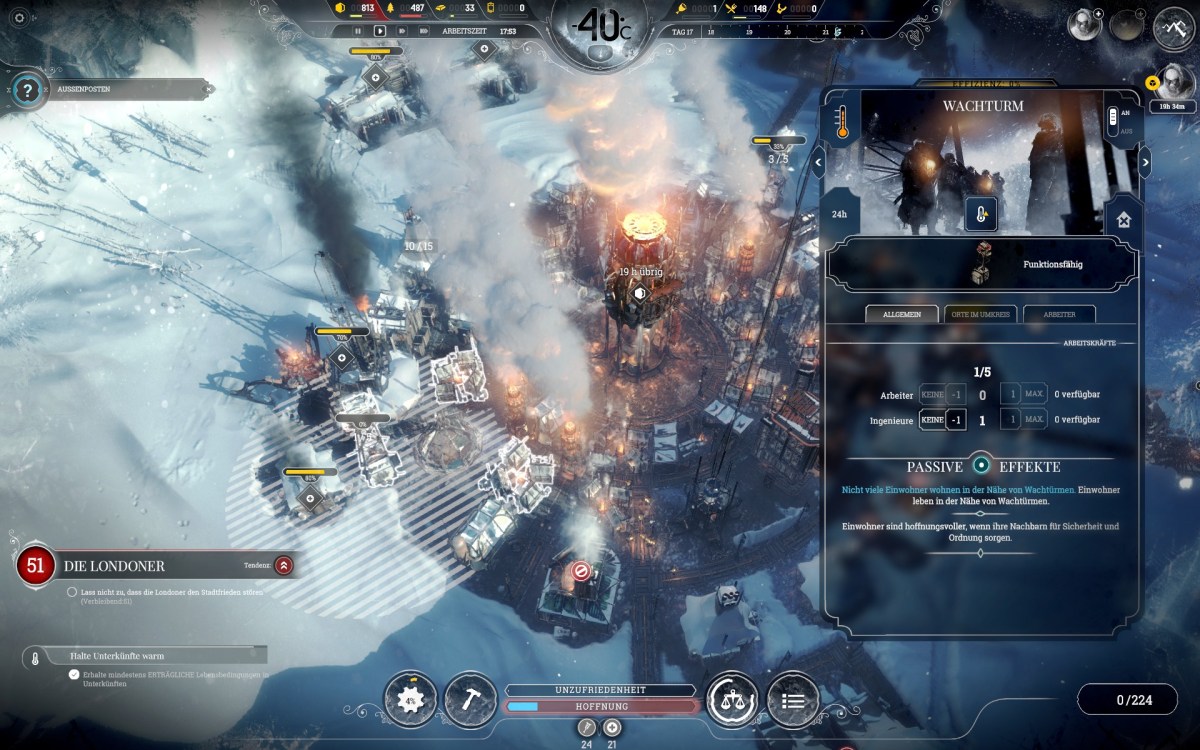Viewport: 1200px width, 750px height.
Task: Select the Die Londoner objective
Action: [113, 566]
